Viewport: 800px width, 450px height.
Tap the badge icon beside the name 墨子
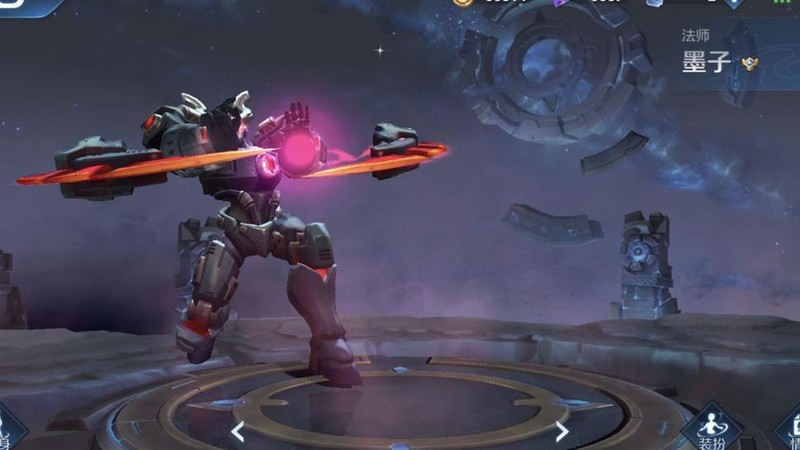tap(750, 64)
